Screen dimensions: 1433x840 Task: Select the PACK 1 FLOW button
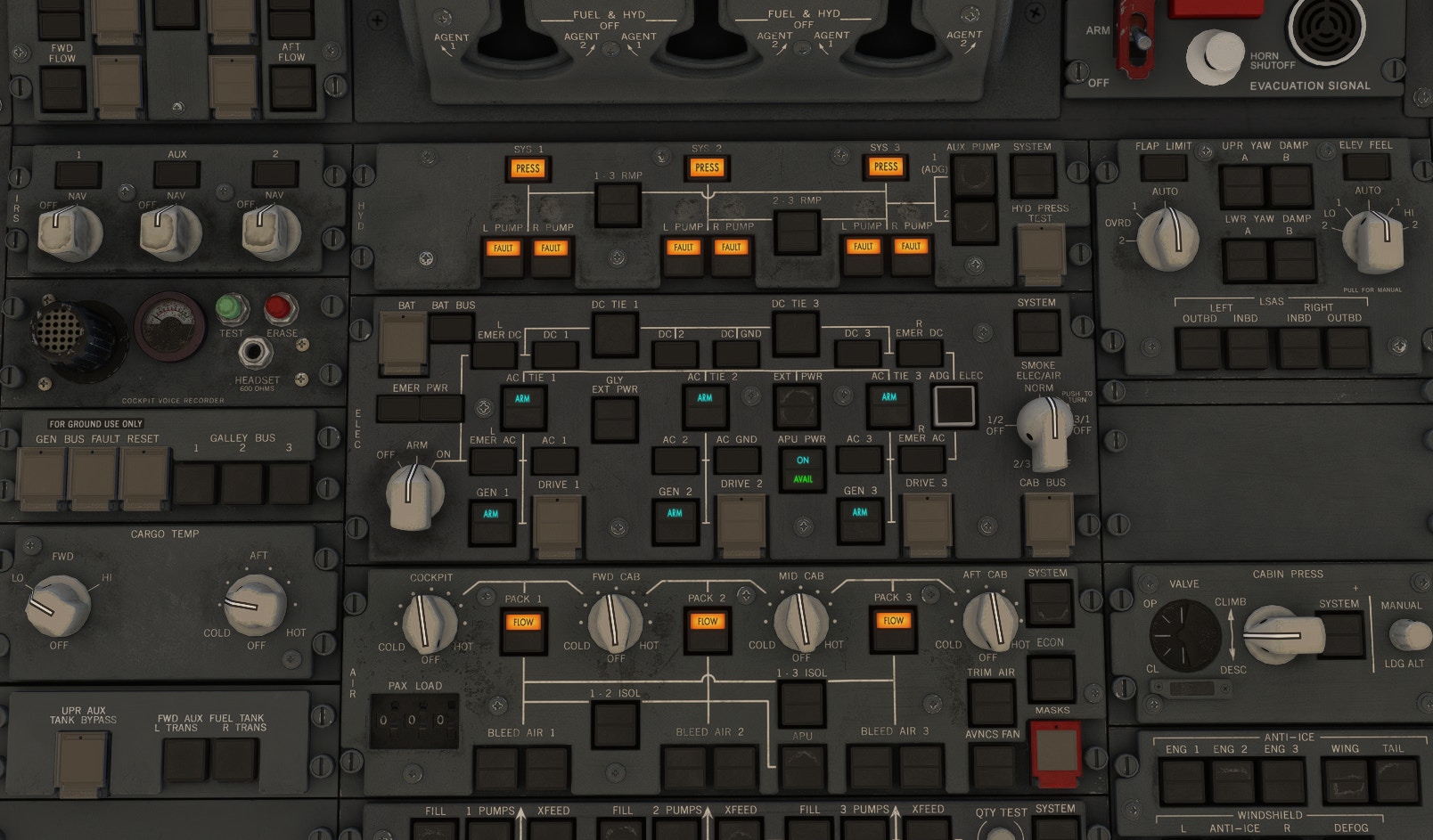523,624
